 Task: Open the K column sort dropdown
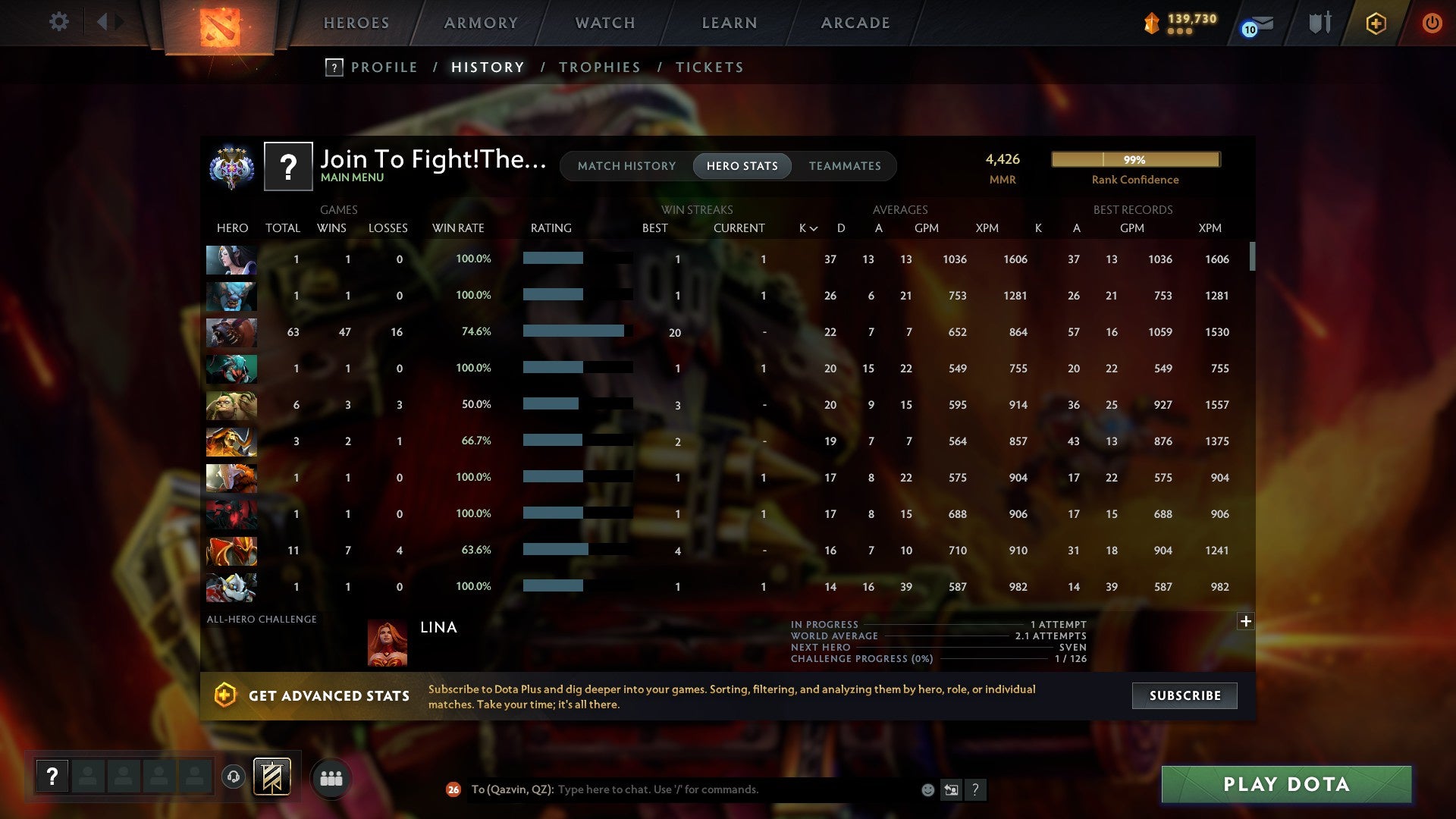tap(806, 227)
